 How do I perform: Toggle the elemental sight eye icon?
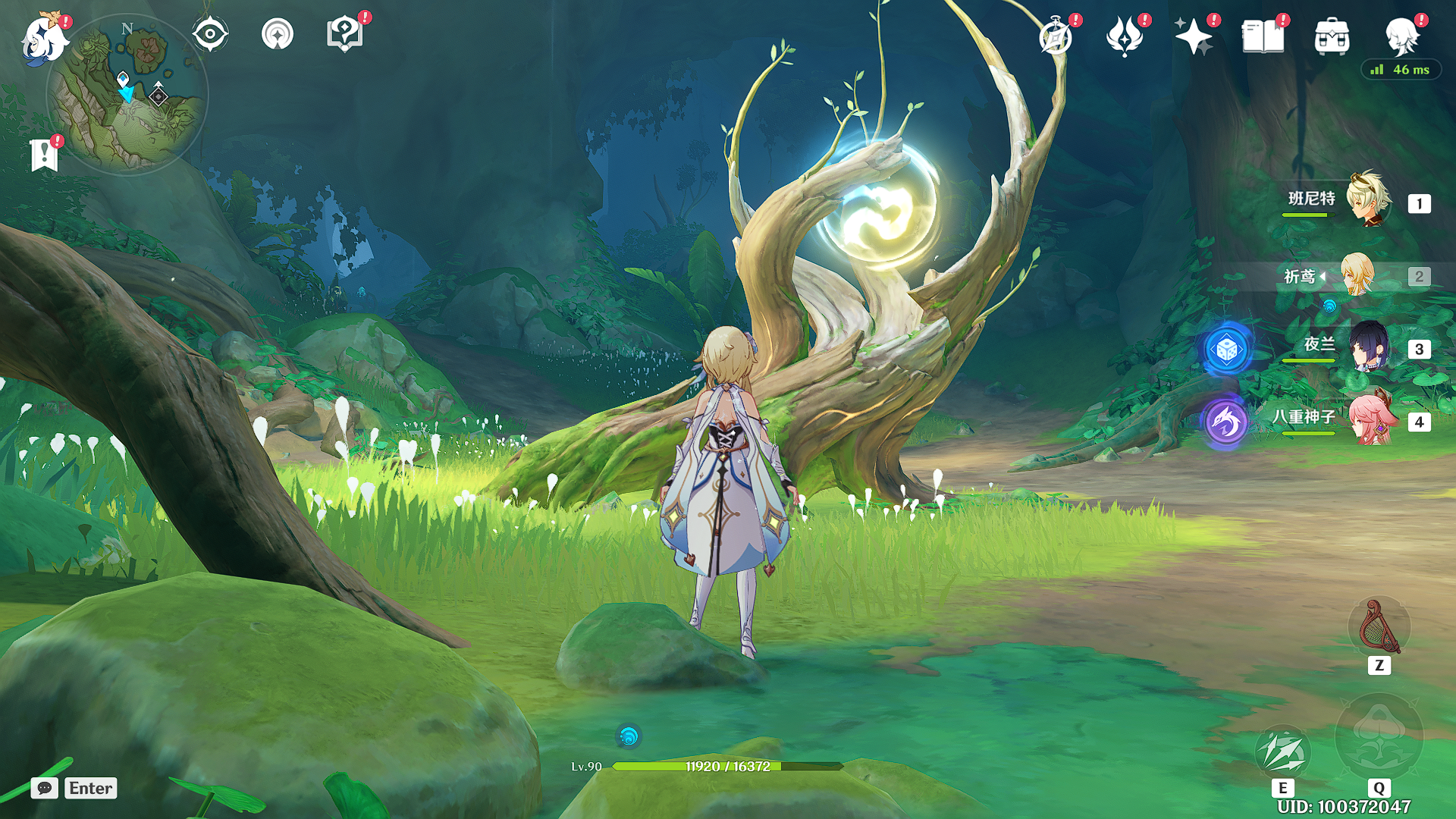[x=209, y=34]
